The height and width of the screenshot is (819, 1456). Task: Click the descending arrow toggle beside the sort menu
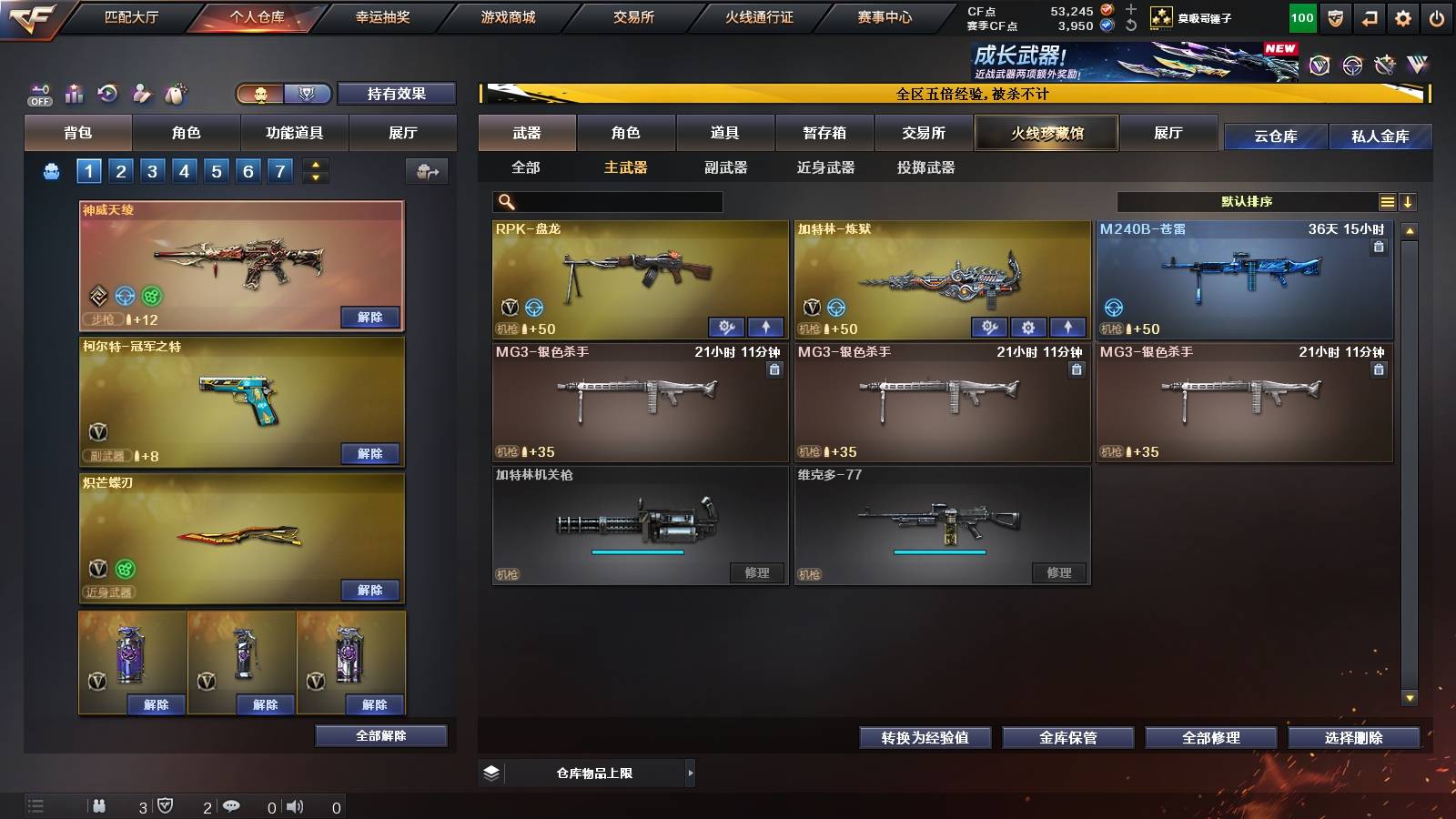[1409, 201]
